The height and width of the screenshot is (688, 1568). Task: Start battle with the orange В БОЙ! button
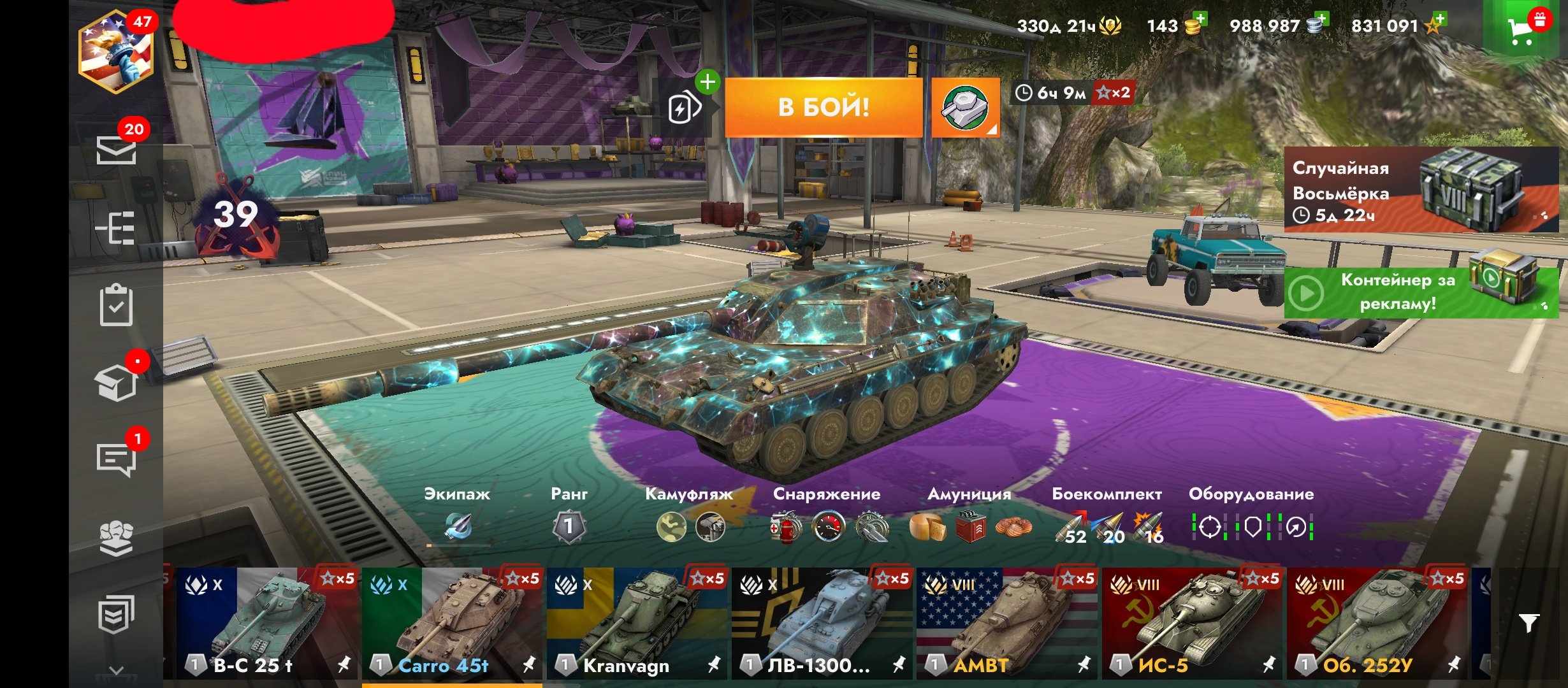tap(824, 107)
